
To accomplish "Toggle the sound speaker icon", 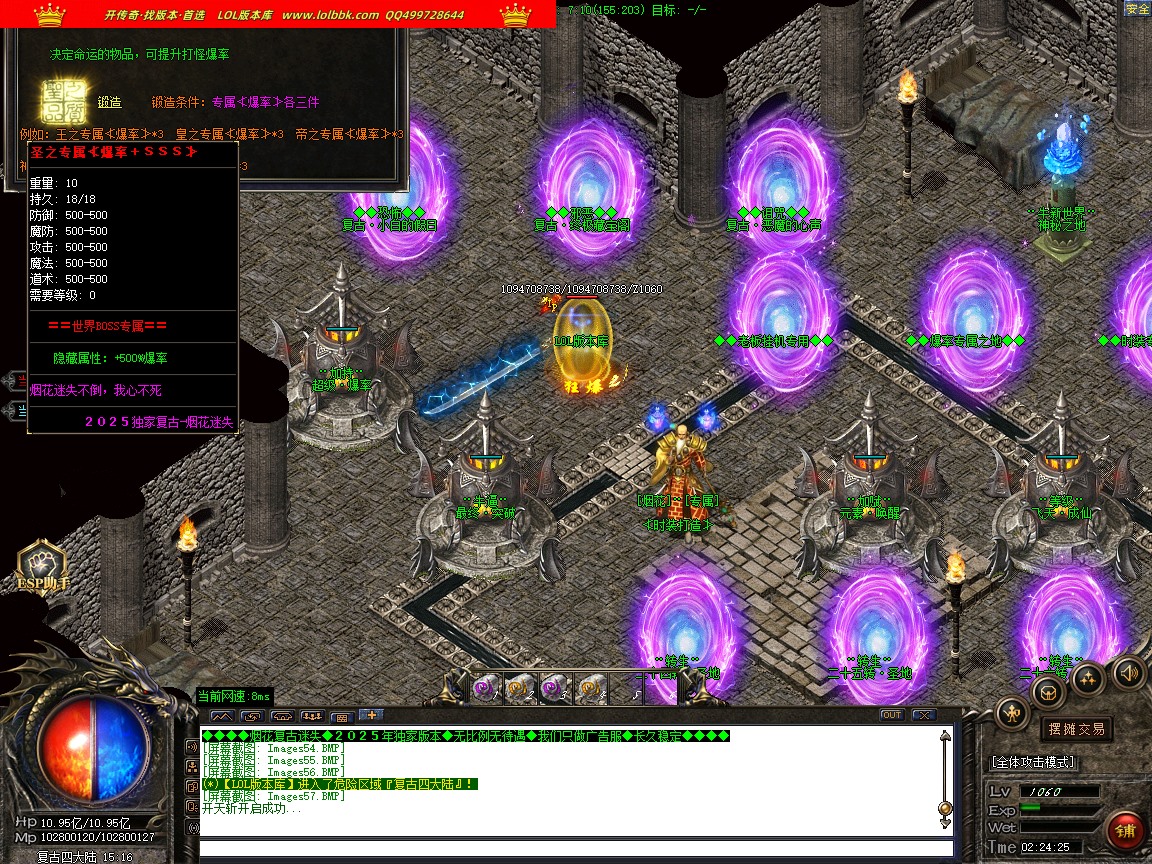I will 1129,671.
